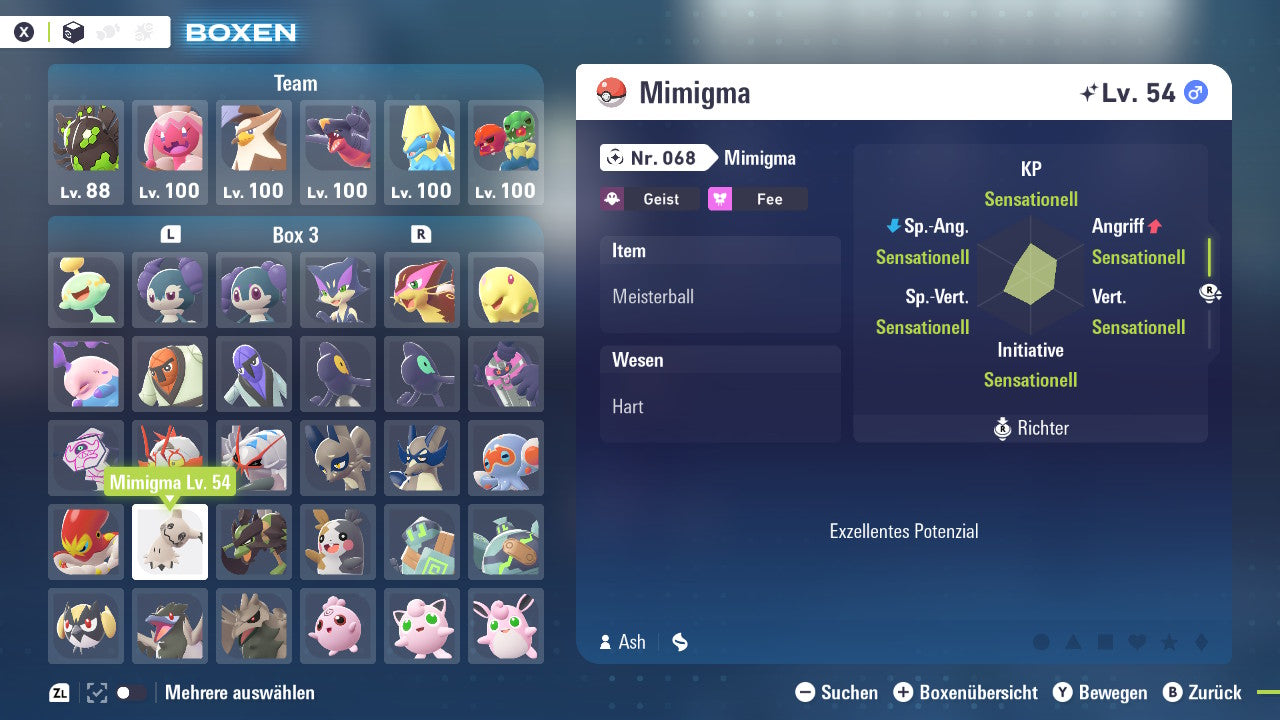Open the Richter judge rating below the stat chart
The image size is (1280, 720).
tap(1030, 428)
